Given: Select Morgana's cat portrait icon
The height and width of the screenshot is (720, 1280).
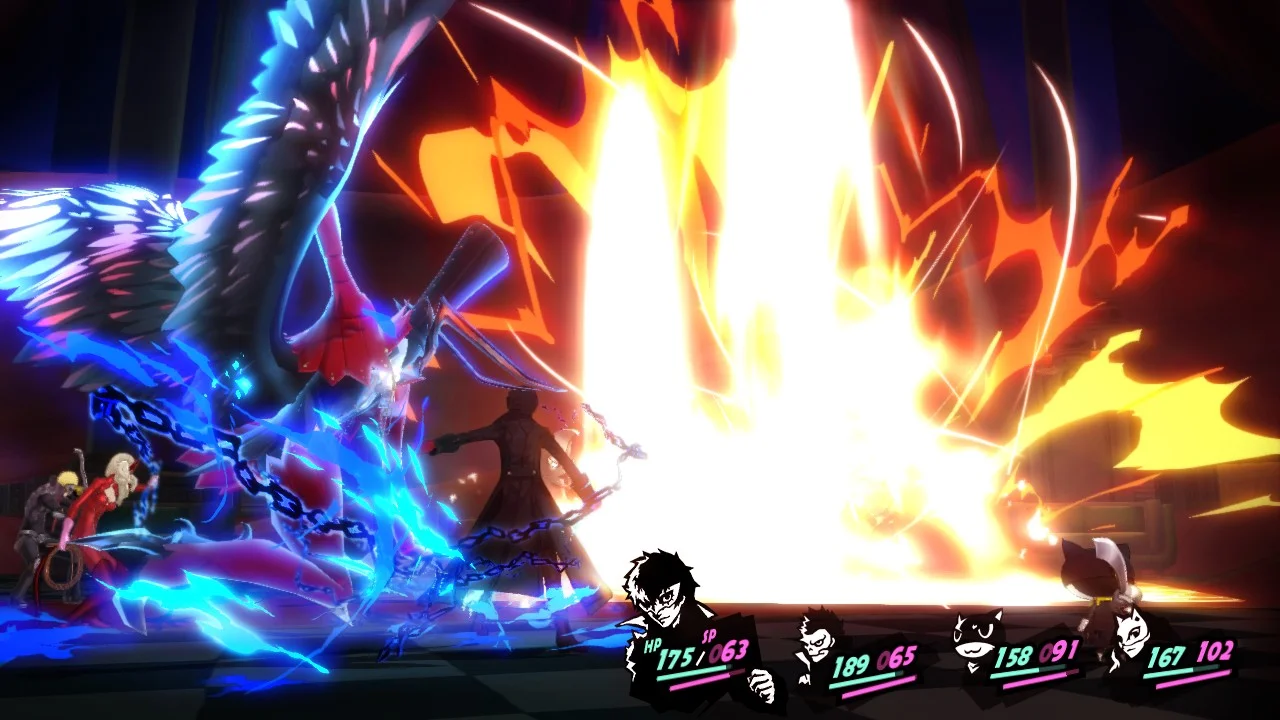Looking at the screenshot, I should (974, 636).
